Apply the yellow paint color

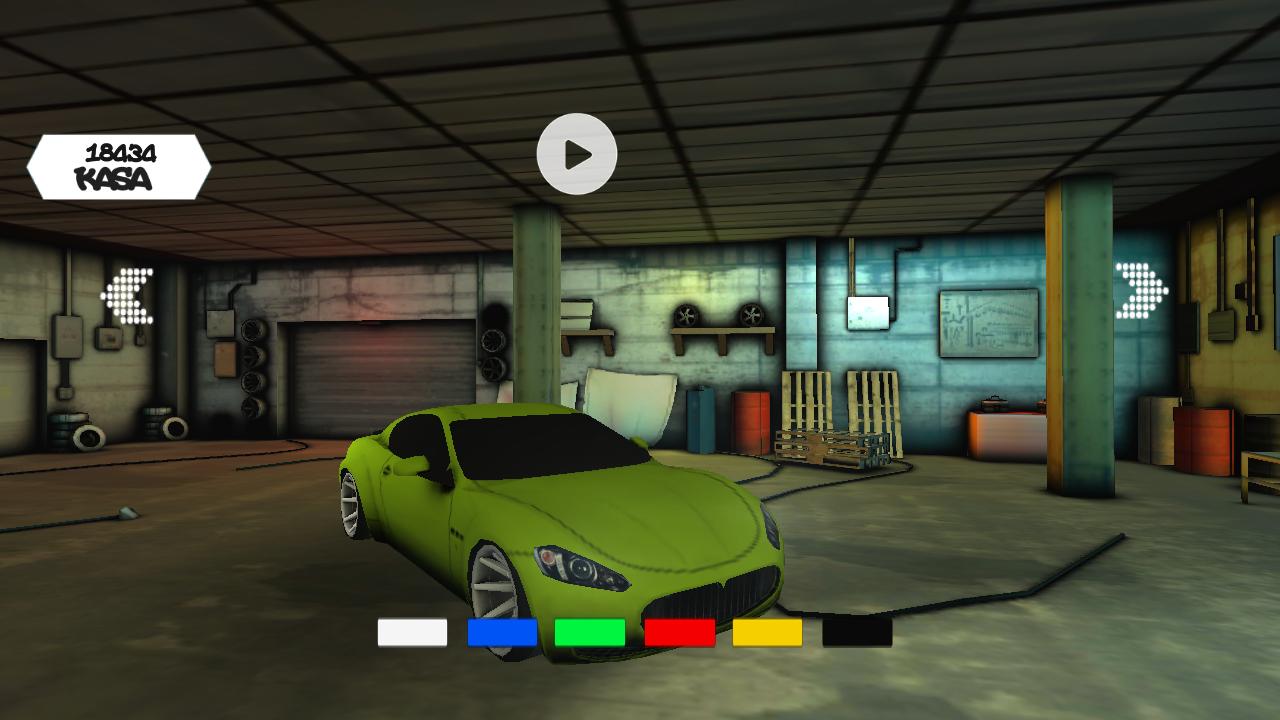point(766,633)
